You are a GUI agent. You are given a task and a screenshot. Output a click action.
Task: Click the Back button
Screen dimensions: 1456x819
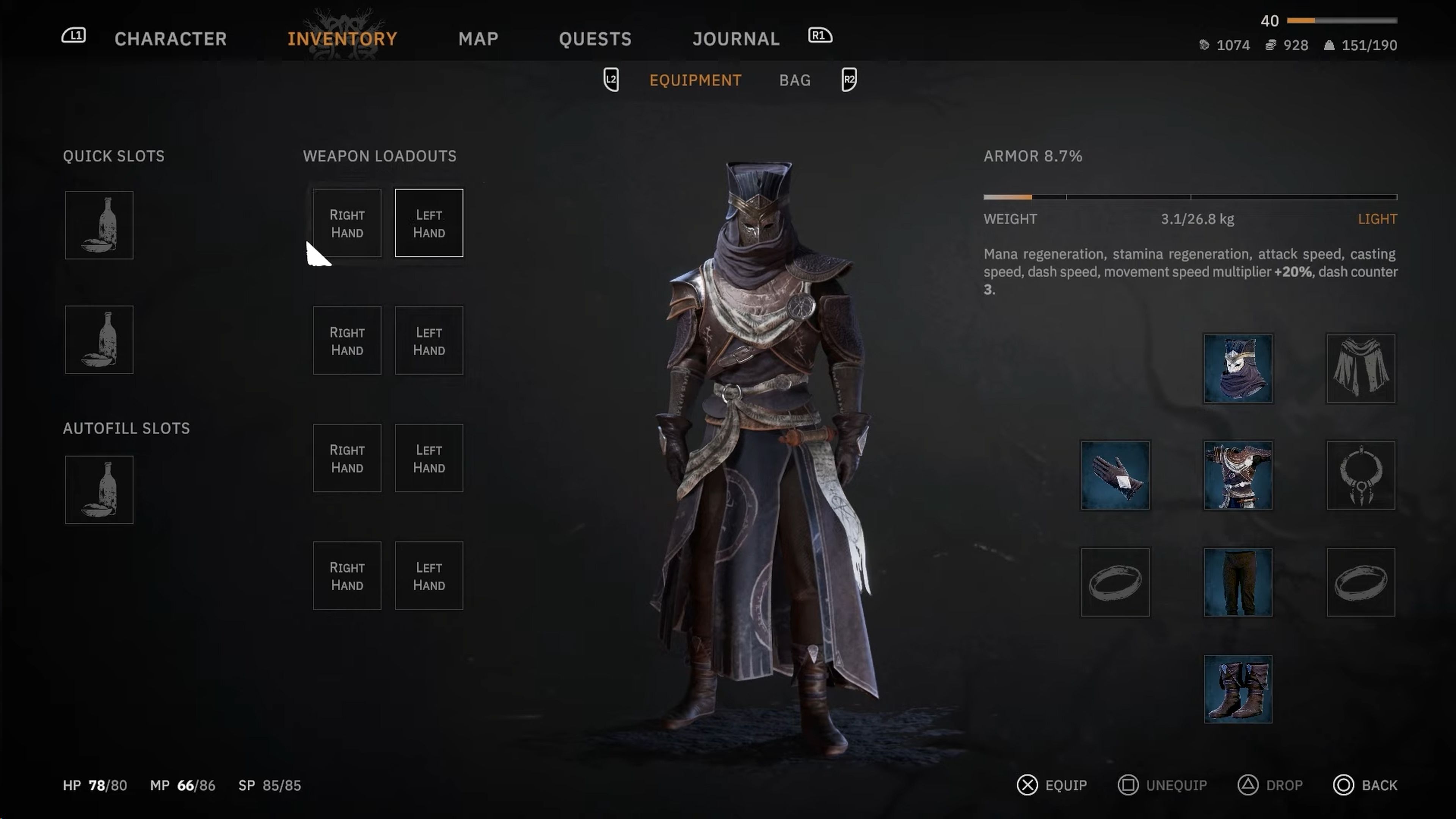coord(1365,785)
